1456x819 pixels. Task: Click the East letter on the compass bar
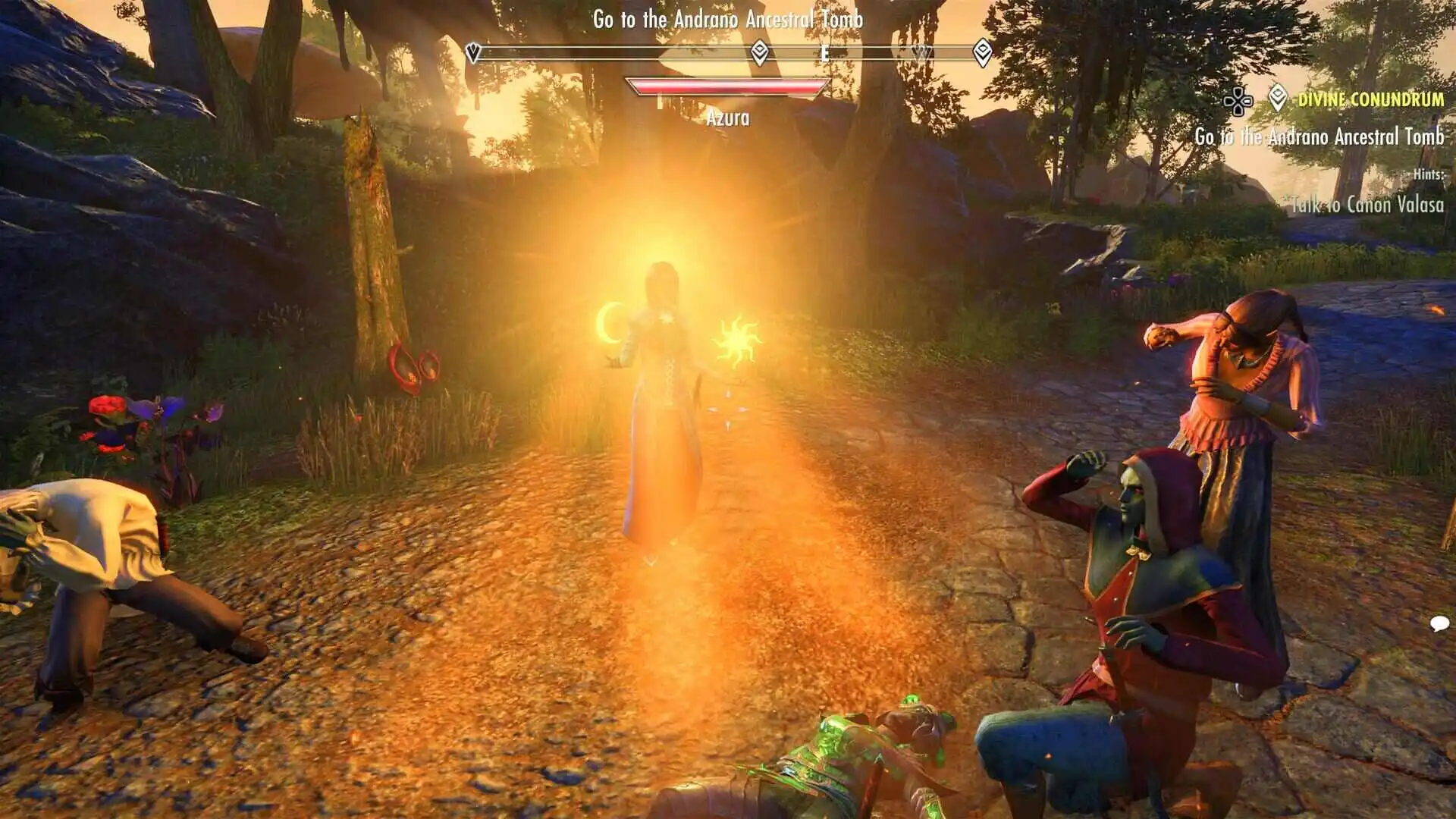point(824,53)
